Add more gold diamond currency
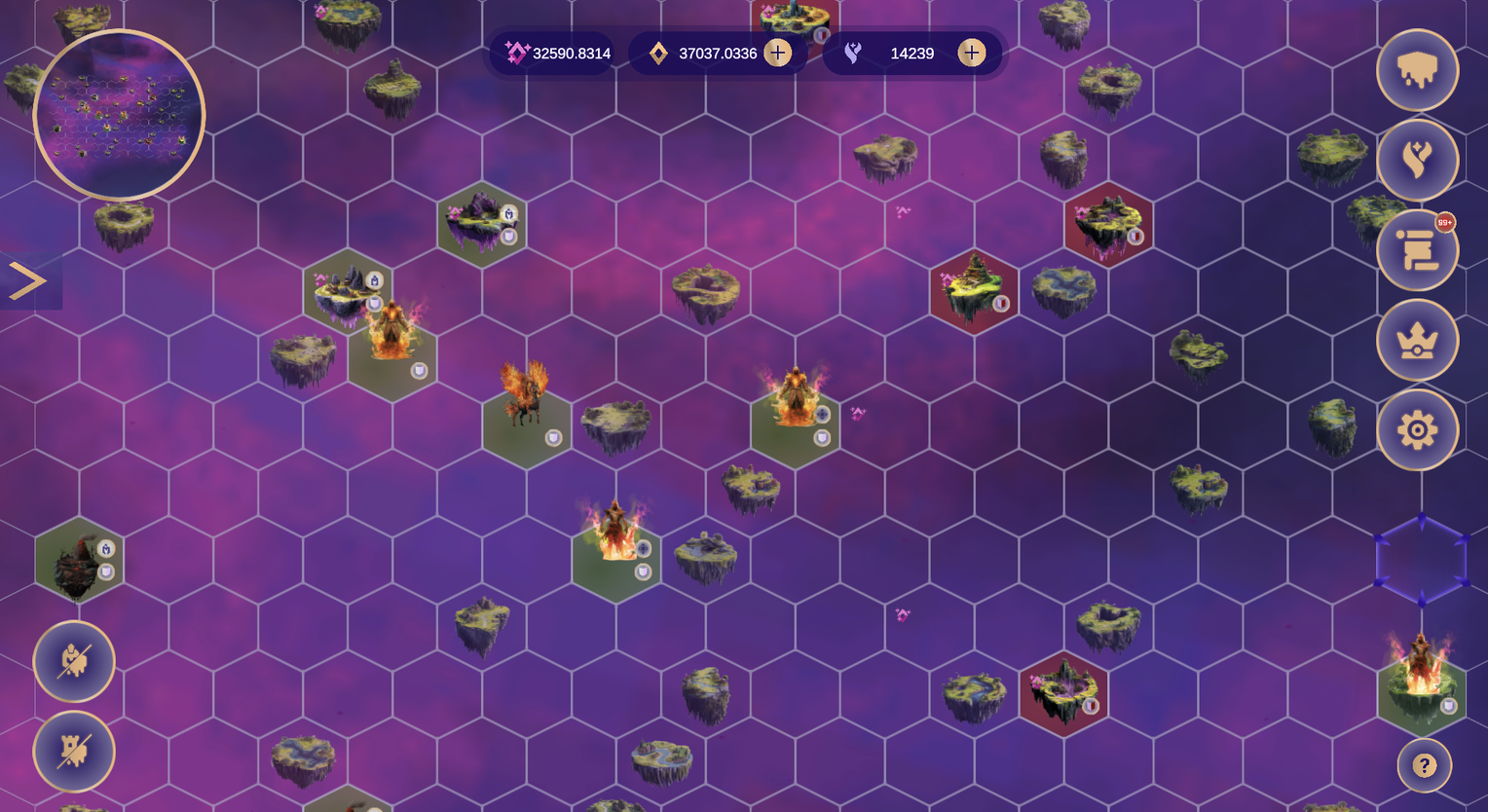 pos(777,53)
